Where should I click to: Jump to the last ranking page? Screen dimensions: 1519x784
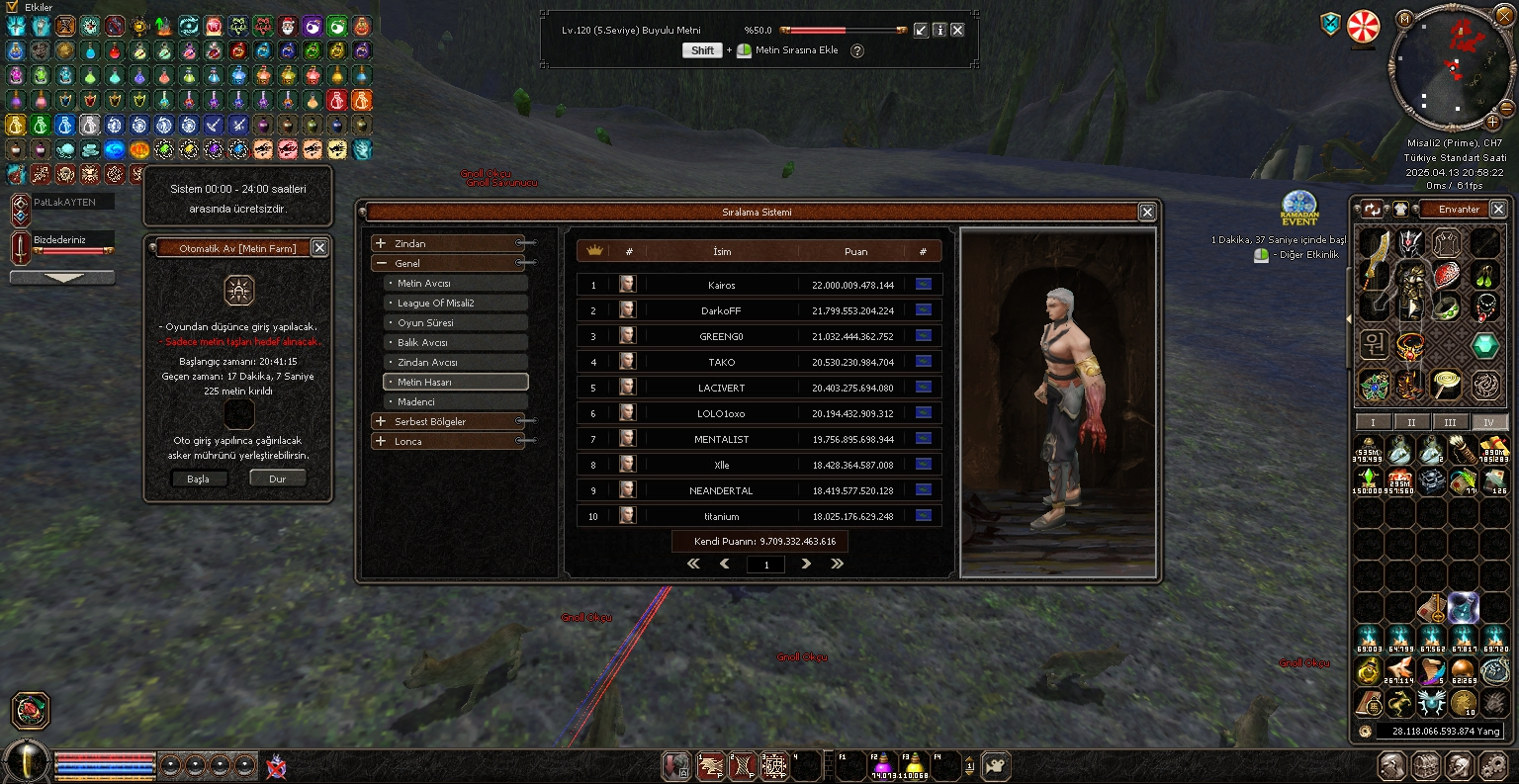pyautogui.click(x=838, y=564)
